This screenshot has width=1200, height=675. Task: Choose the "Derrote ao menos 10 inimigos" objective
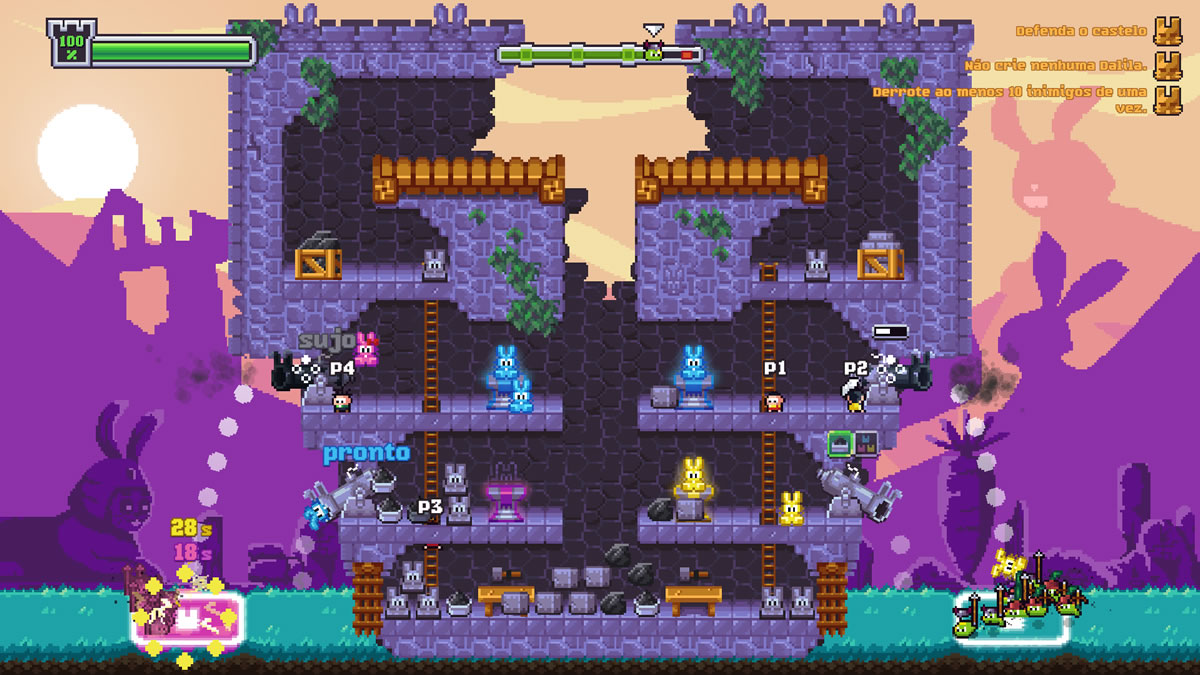point(1012,98)
